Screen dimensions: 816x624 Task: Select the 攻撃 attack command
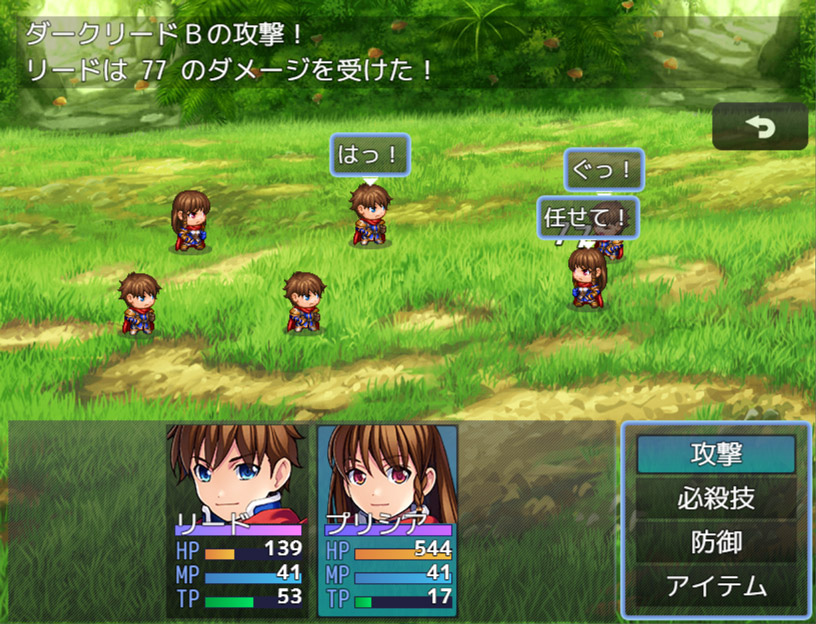pos(716,454)
